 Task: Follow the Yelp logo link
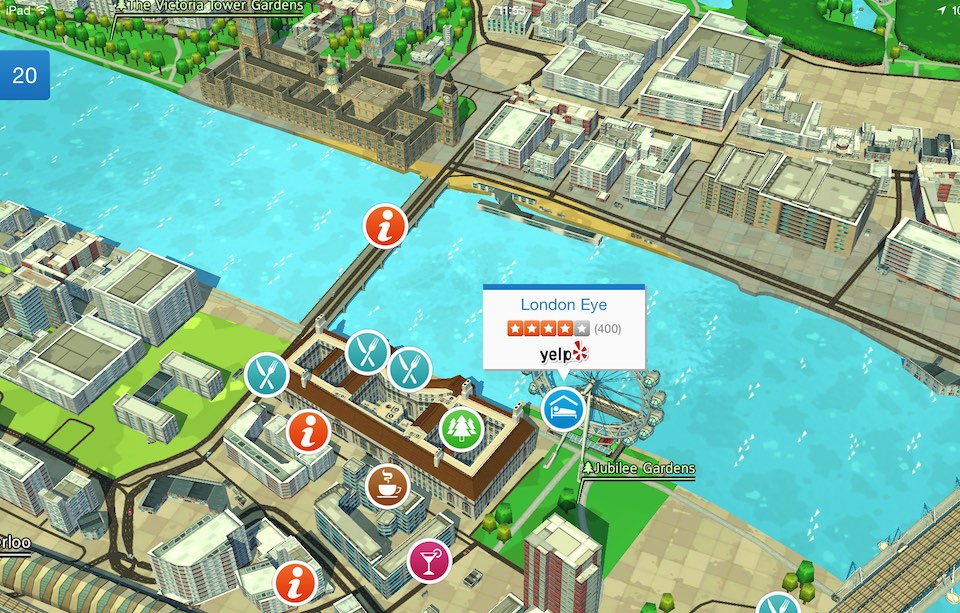click(x=565, y=353)
